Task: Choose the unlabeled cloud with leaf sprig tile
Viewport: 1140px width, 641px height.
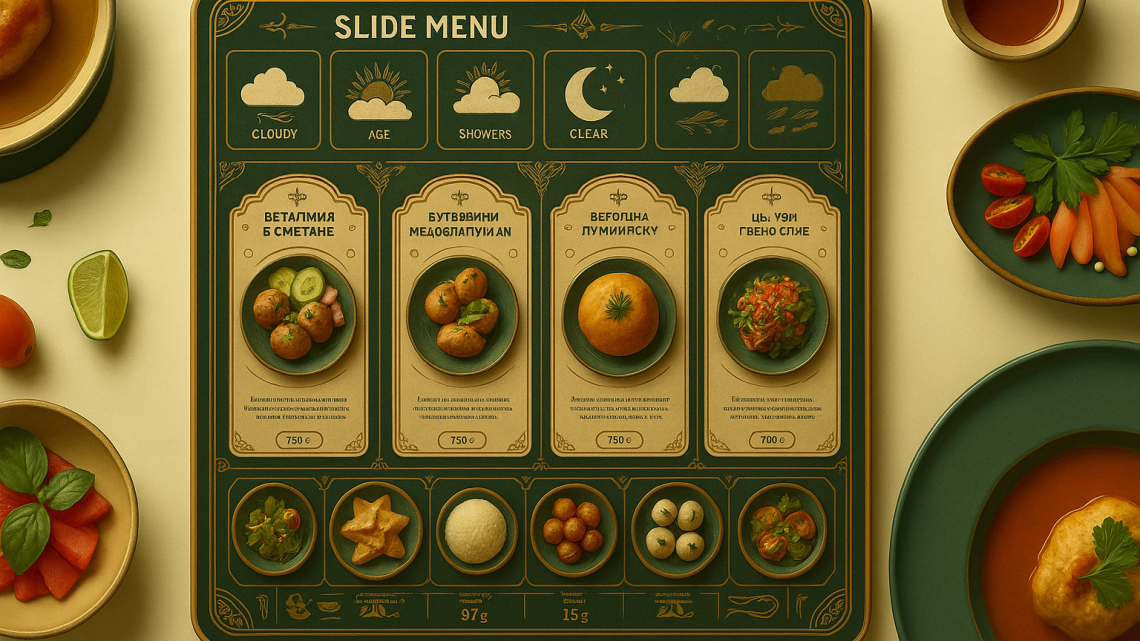Action: tap(698, 100)
